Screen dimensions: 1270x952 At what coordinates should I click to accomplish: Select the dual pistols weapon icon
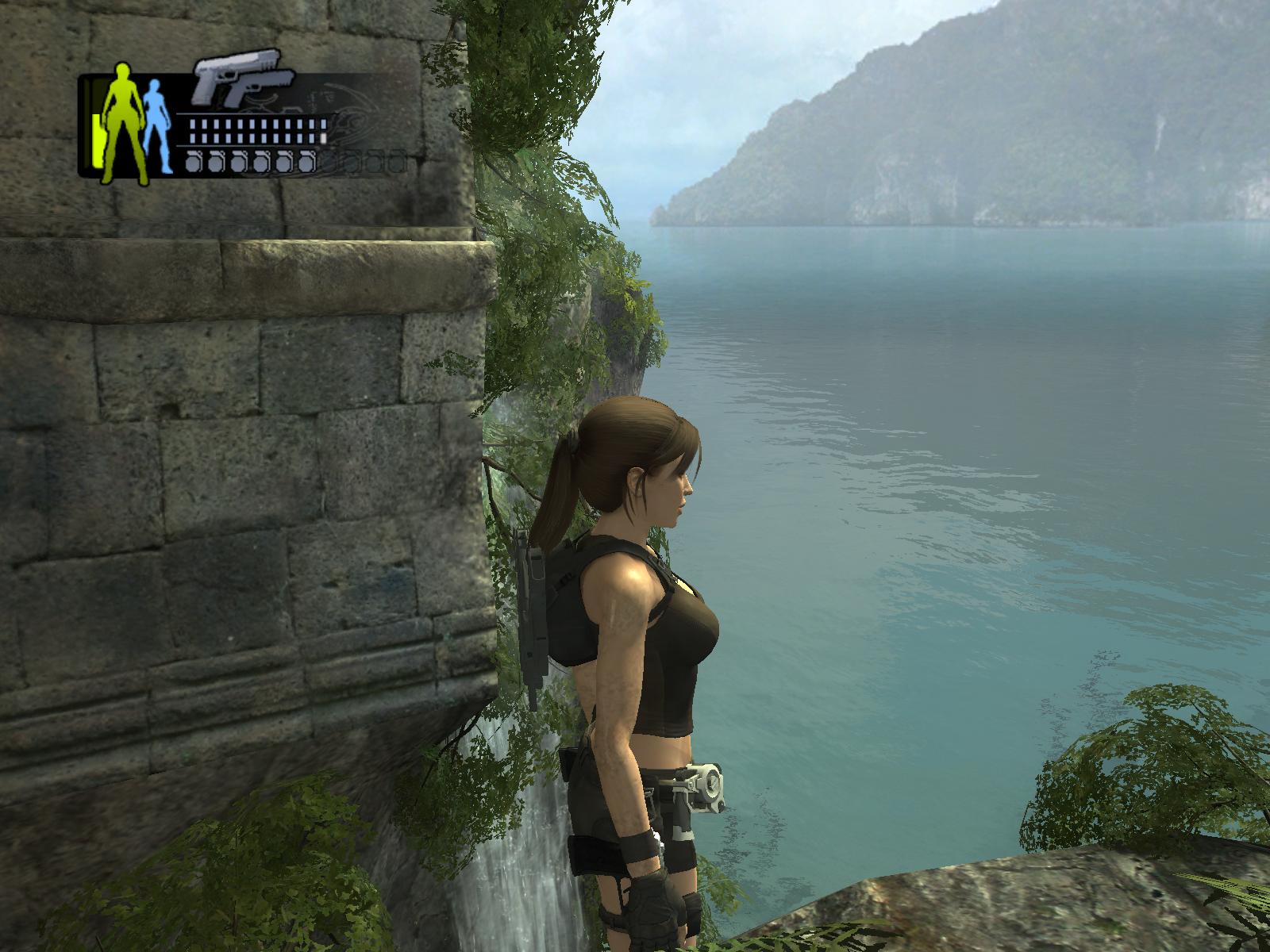pyautogui.click(x=244, y=78)
